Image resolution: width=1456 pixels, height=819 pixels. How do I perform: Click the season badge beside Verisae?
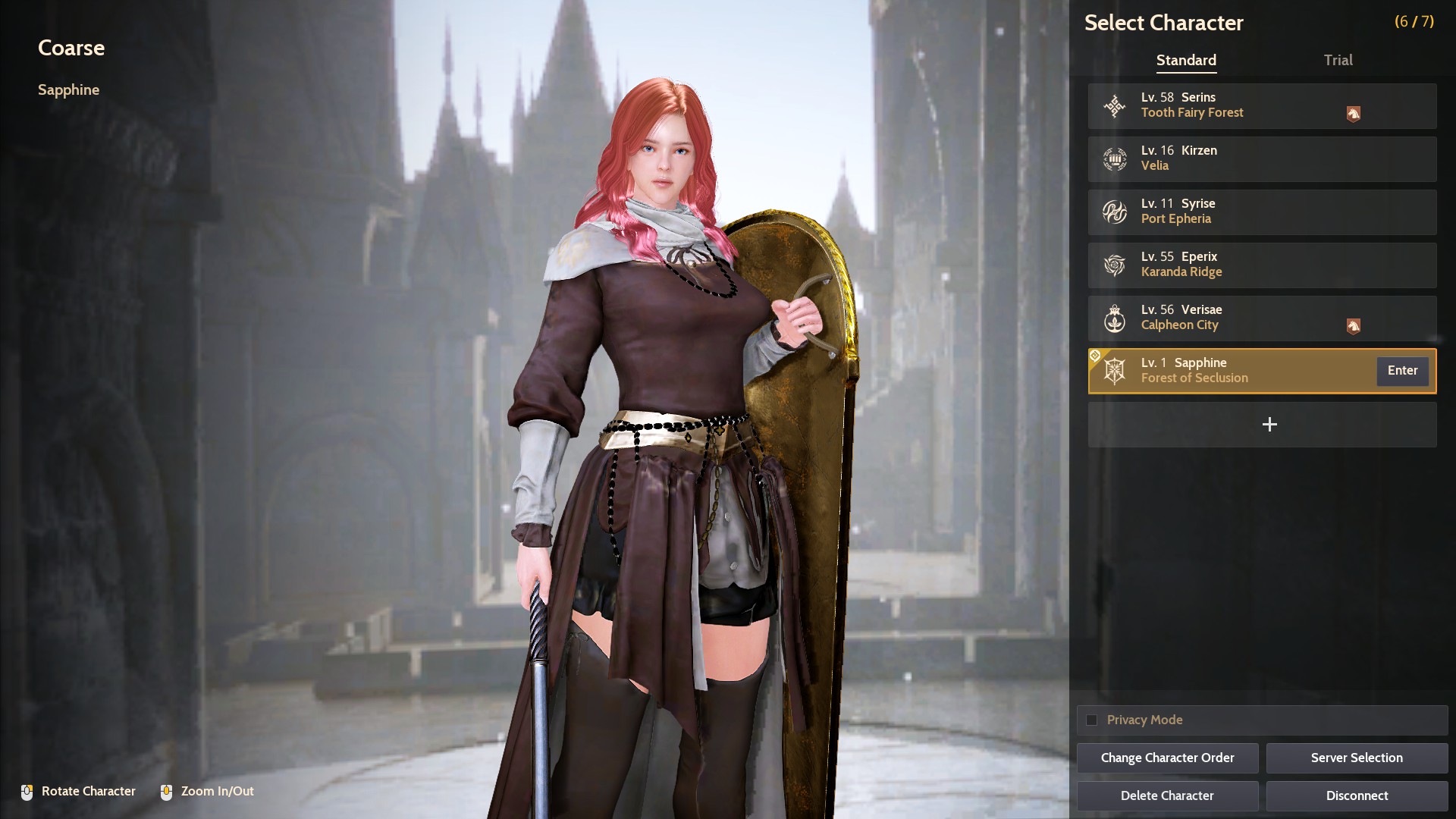[1354, 326]
